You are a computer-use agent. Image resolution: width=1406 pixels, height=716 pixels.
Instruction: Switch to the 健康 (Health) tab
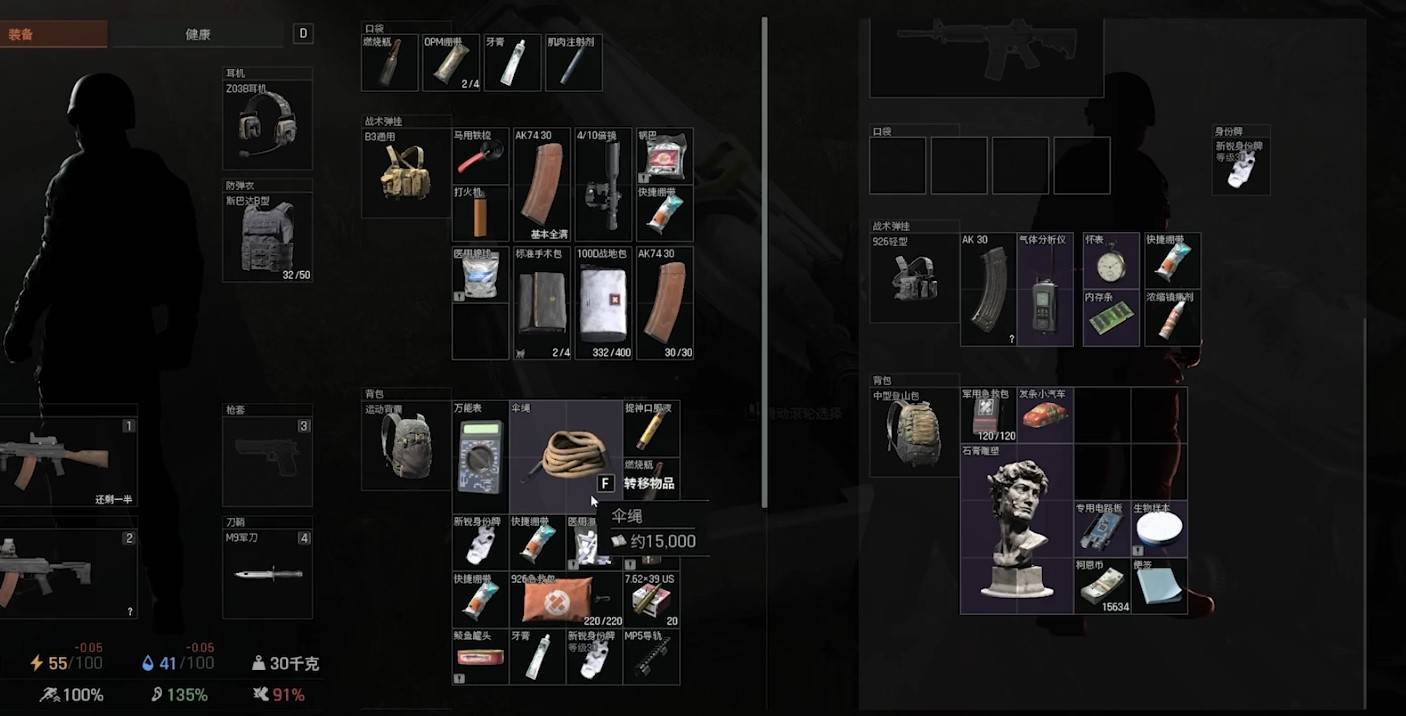click(x=197, y=34)
